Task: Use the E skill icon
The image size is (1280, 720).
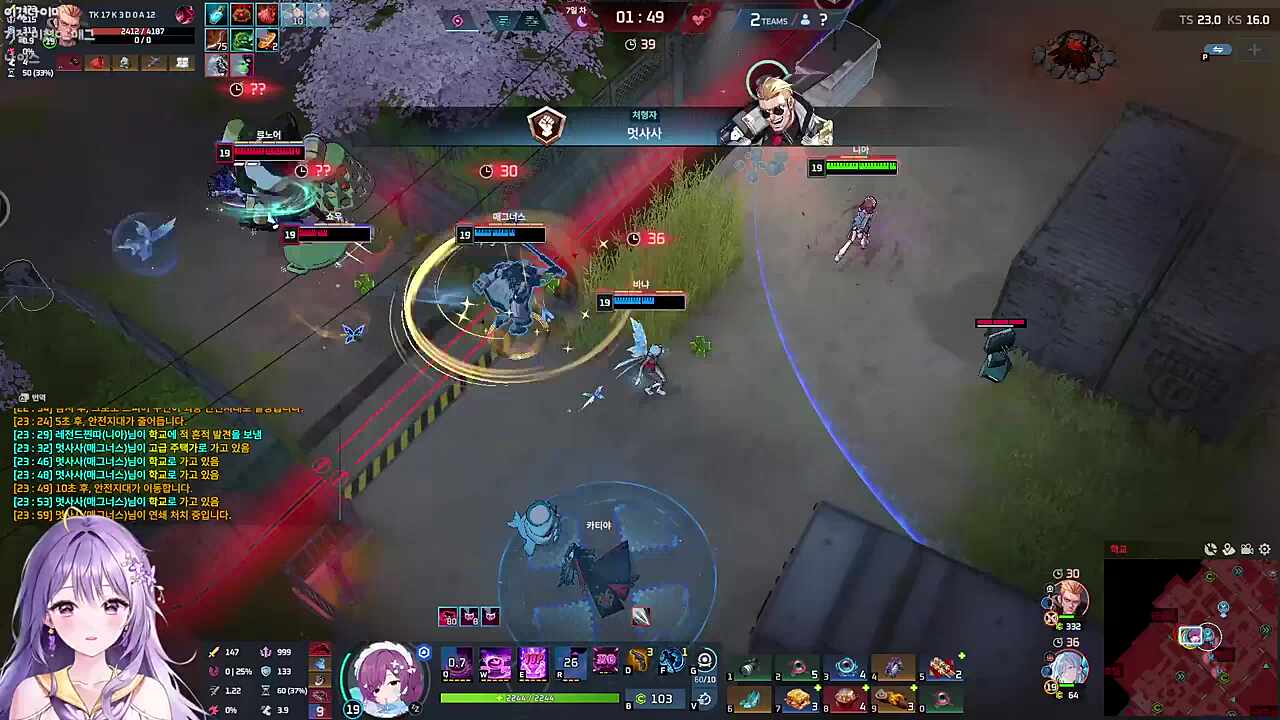Action: (533, 662)
